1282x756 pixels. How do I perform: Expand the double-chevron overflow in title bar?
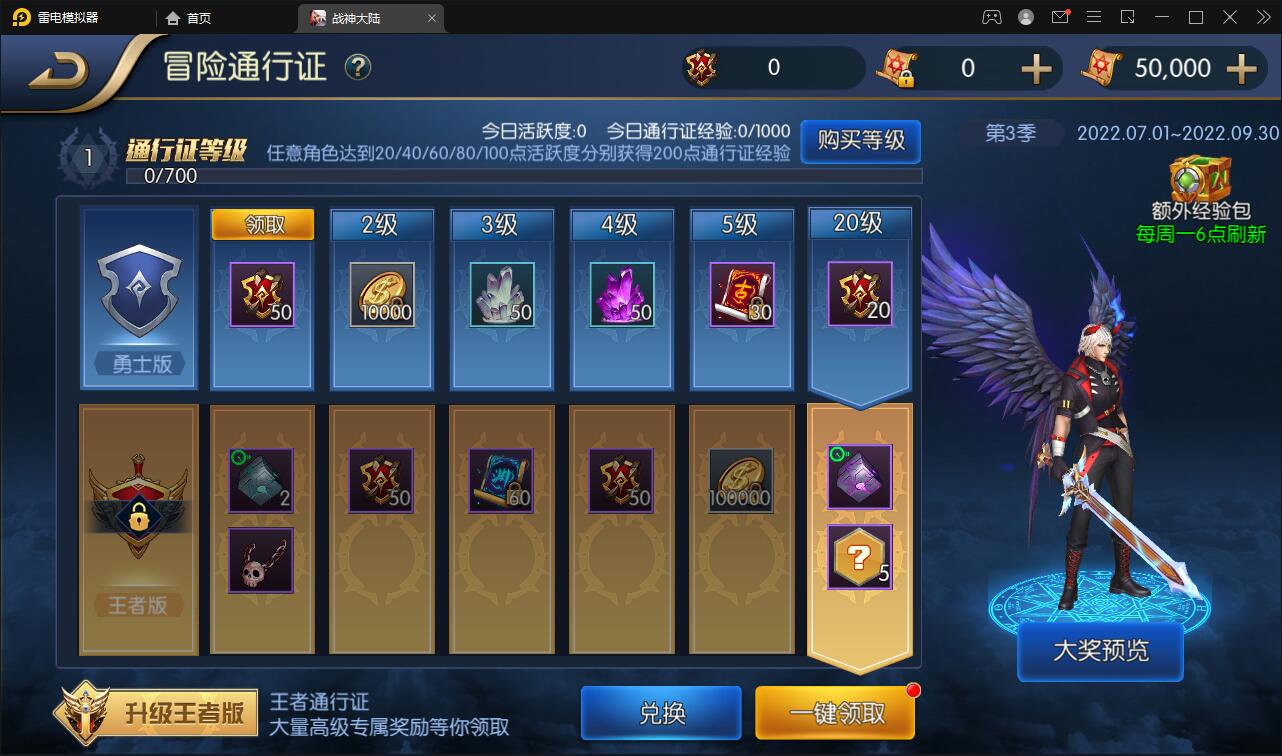click(1263, 17)
